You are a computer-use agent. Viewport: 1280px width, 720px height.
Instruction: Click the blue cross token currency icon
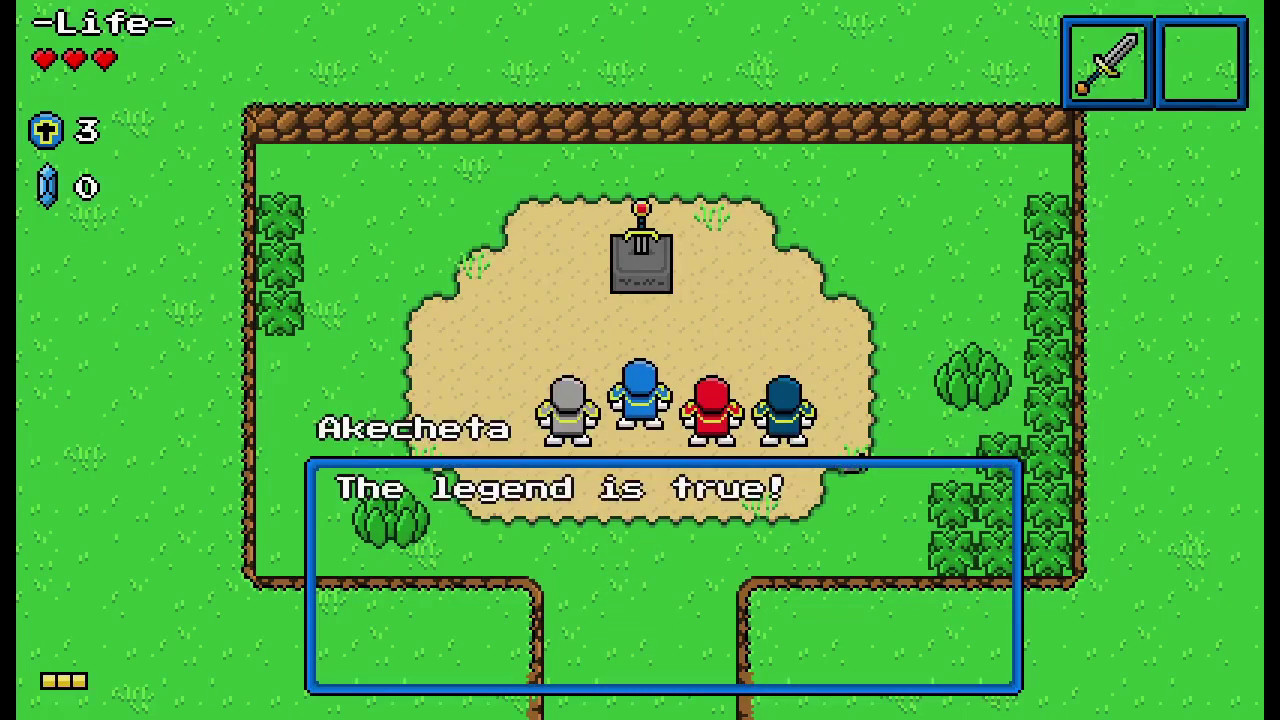46,131
